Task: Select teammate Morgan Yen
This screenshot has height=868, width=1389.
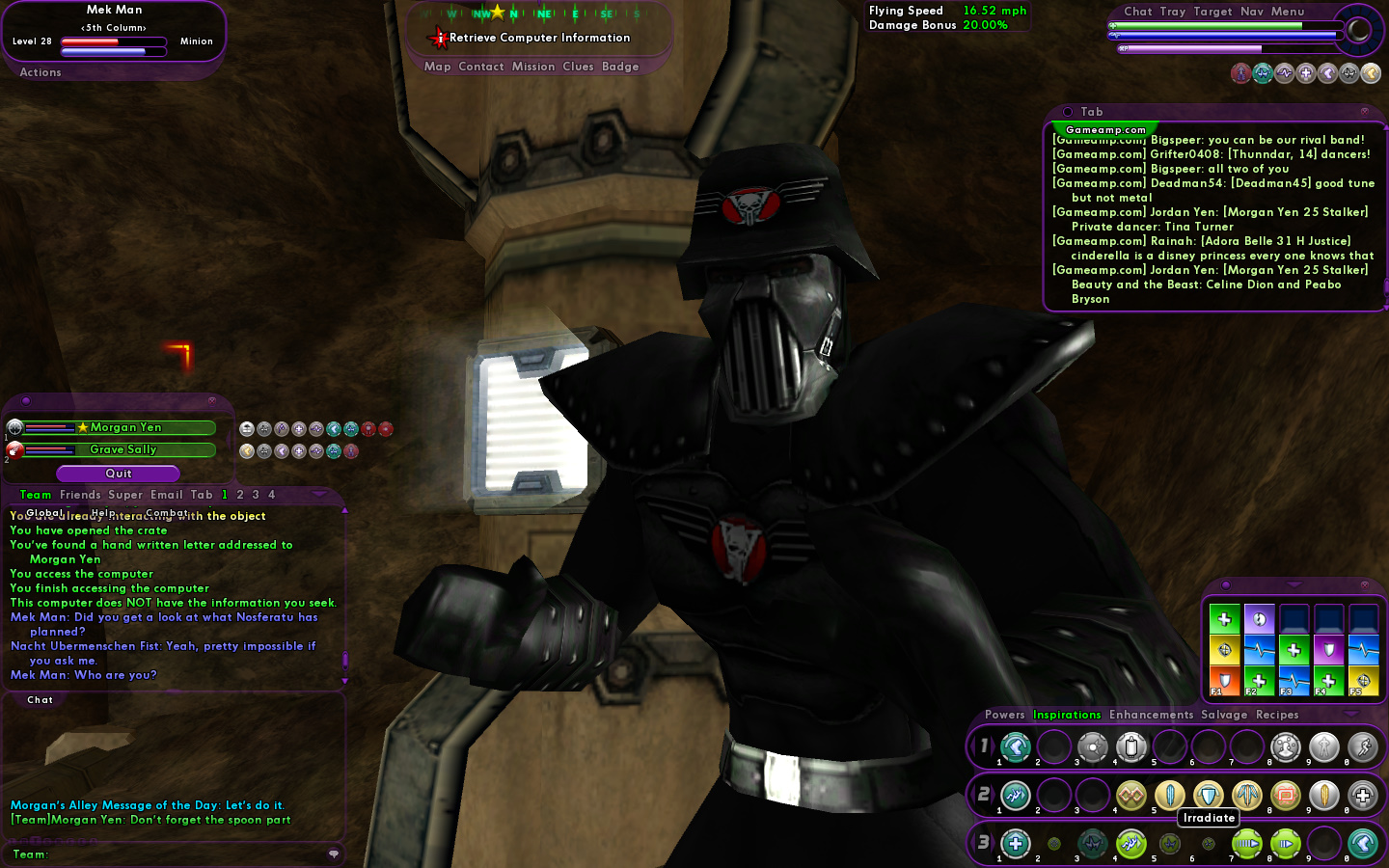Action: 125,427
